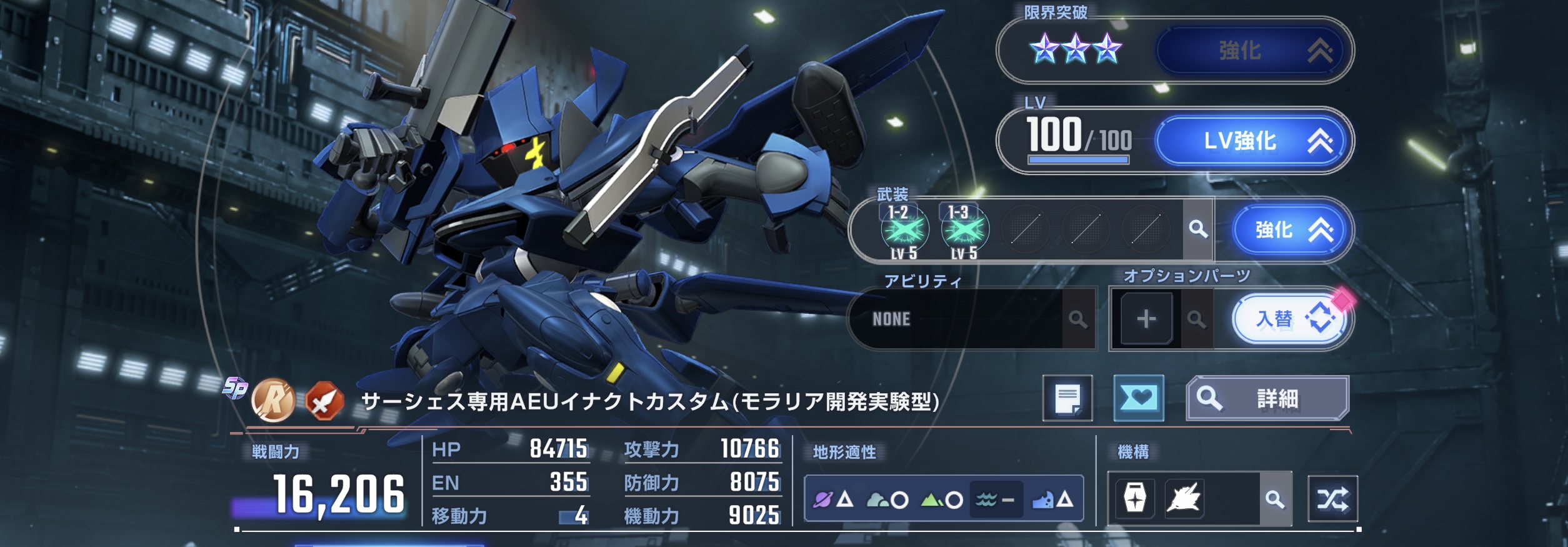Show mechanism details with magnifier
Viewport: 1568px width, 547px height.
[1275, 499]
